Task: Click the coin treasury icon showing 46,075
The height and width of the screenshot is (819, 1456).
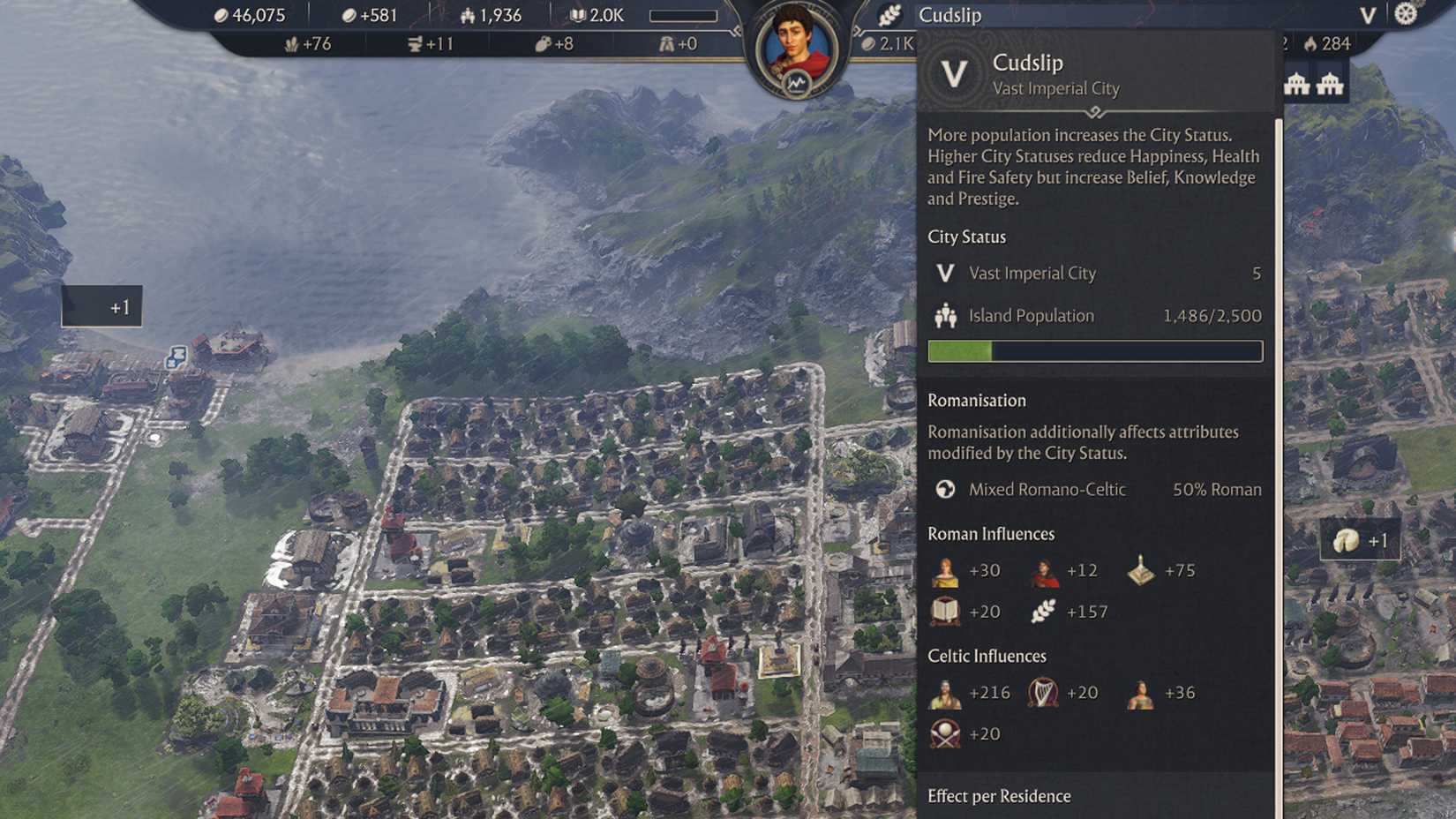Action: (221, 15)
